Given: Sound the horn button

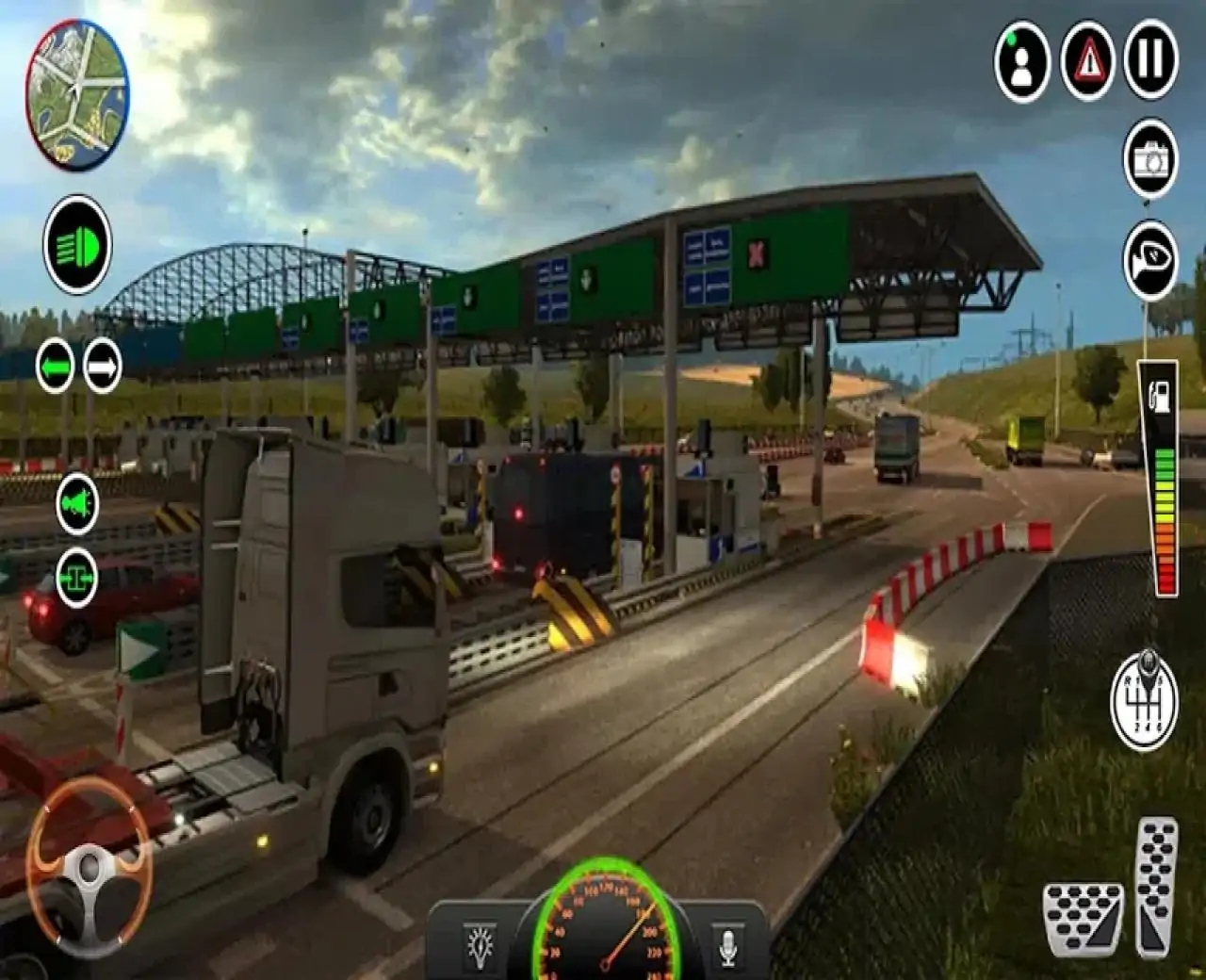Looking at the screenshot, I should coord(77,505).
